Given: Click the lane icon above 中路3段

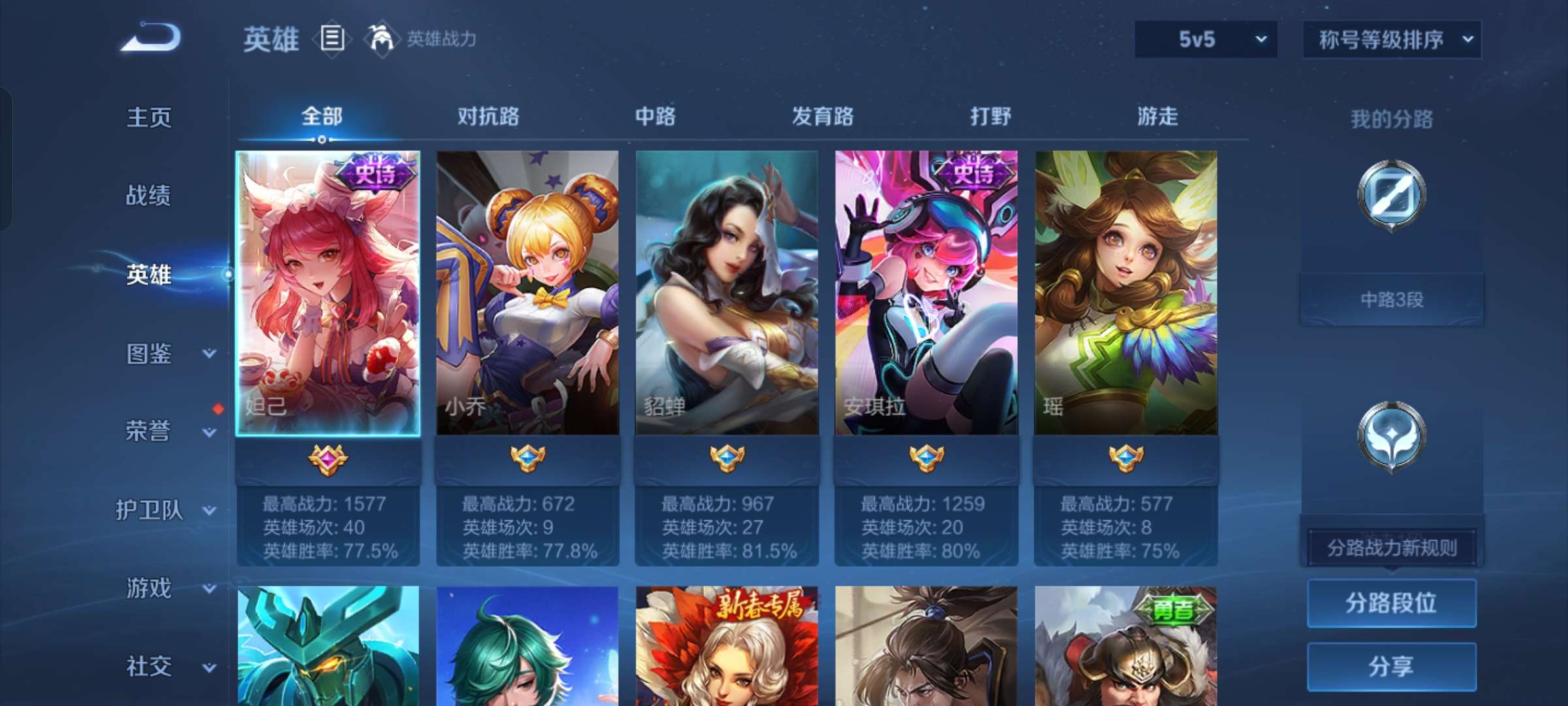Looking at the screenshot, I should click(1392, 196).
